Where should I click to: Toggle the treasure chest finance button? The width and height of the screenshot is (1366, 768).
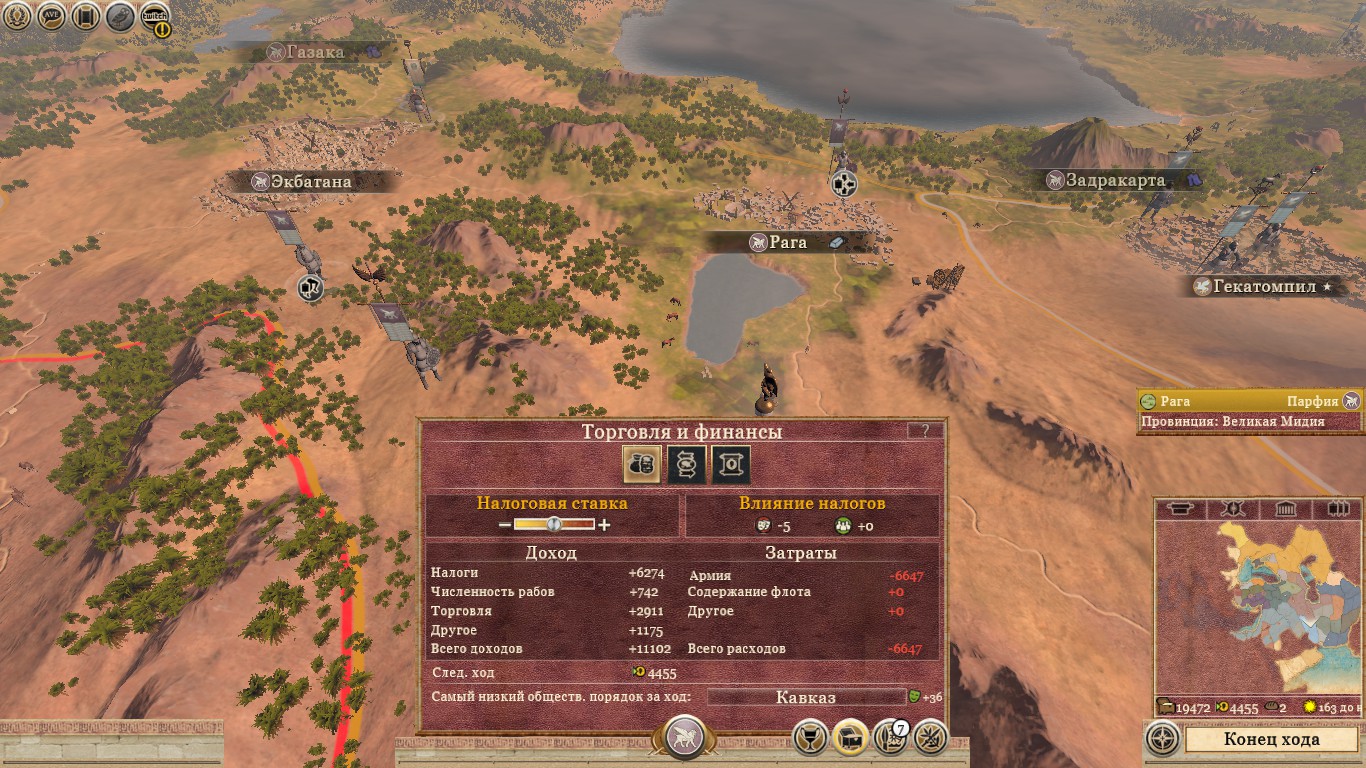(x=850, y=738)
